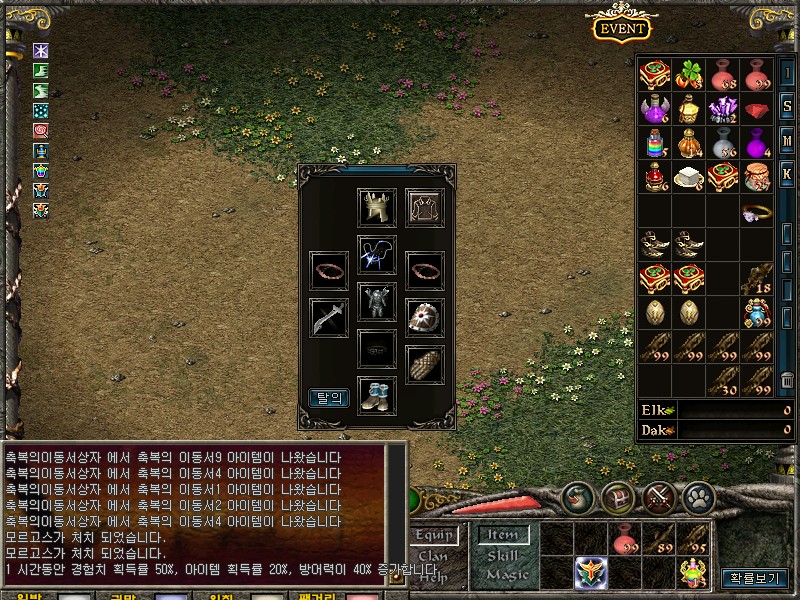
Task: Click the inventory trash can icon
Action: click(787, 379)
